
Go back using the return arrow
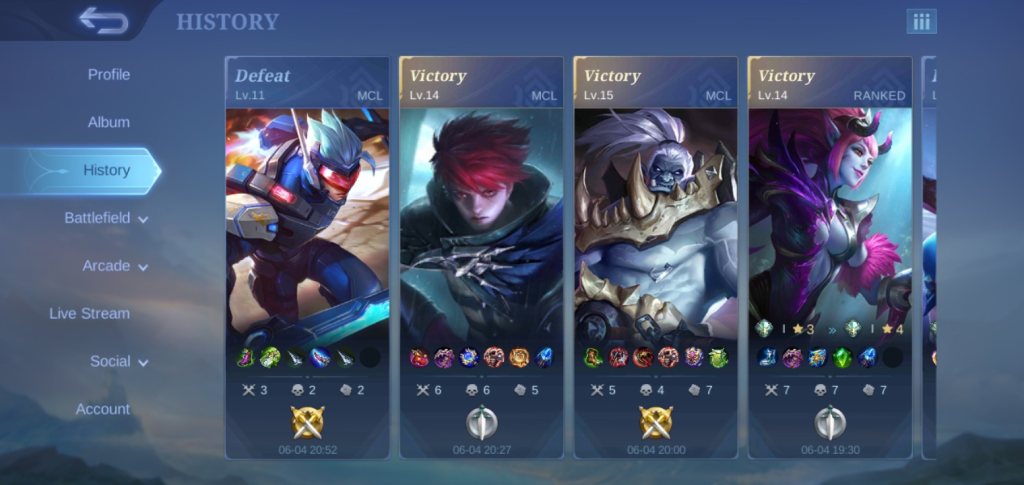point(103,21)
